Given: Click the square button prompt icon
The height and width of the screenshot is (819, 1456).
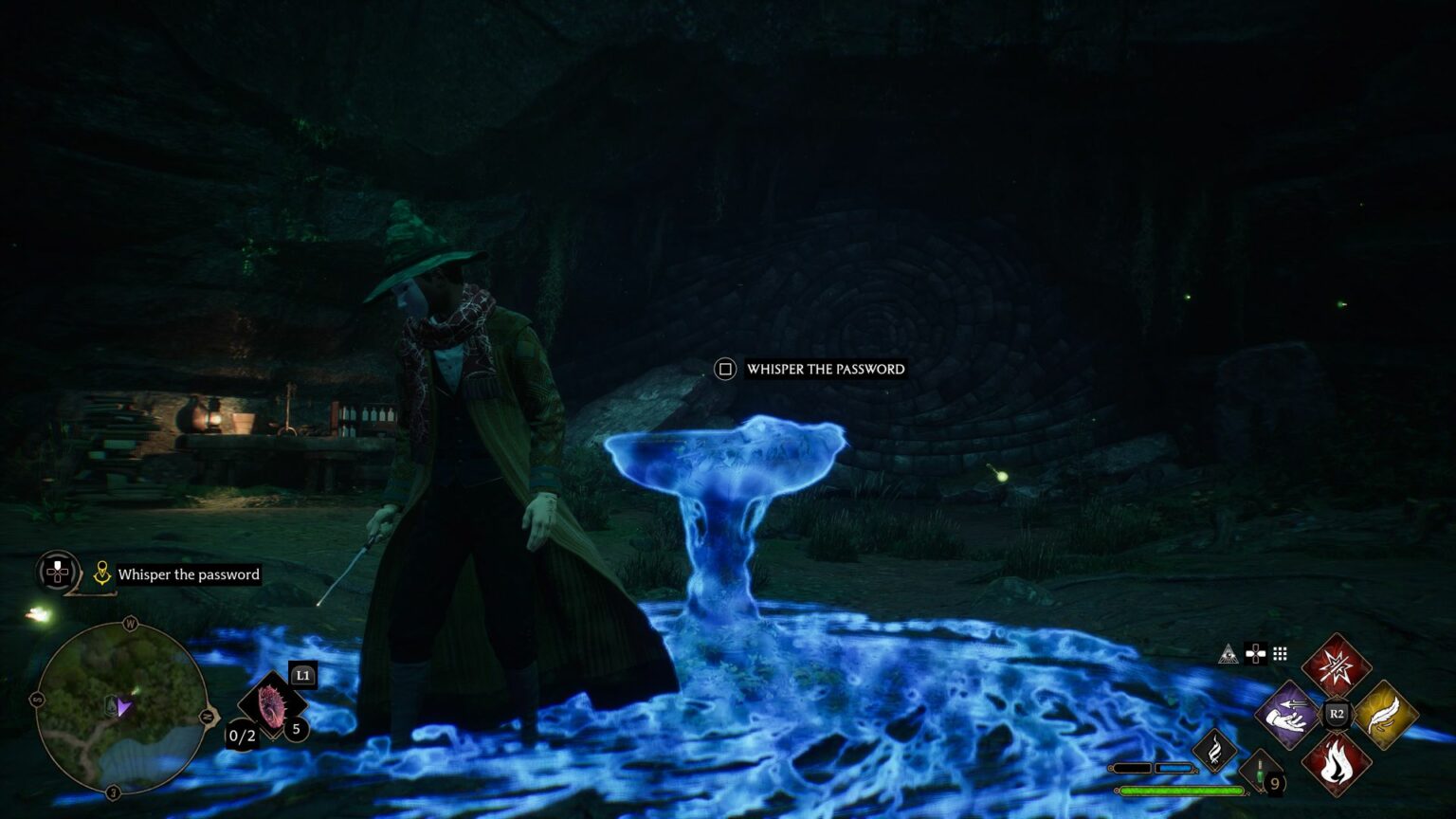Looking at the screenshot, I should 723,369.
